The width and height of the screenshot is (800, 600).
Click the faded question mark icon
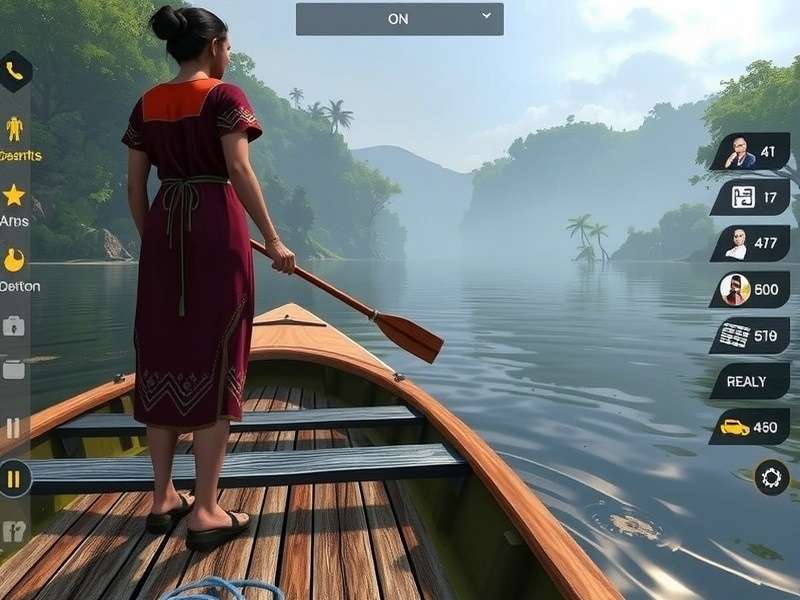pos(14,532)
